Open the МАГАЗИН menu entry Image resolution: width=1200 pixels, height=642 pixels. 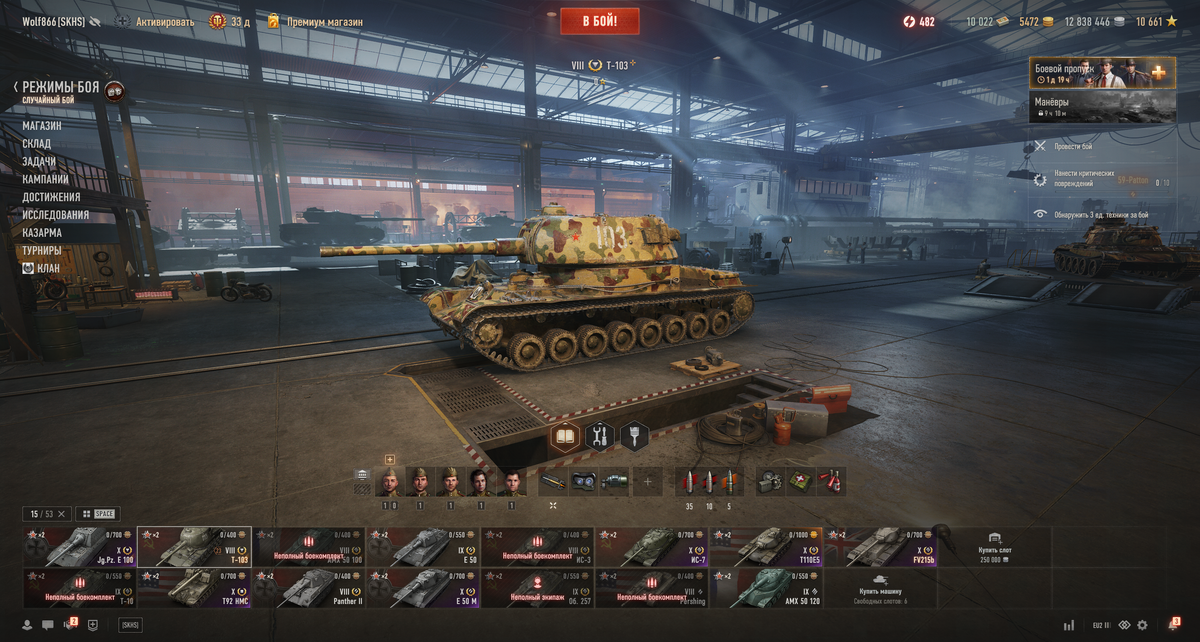(42, 126)
